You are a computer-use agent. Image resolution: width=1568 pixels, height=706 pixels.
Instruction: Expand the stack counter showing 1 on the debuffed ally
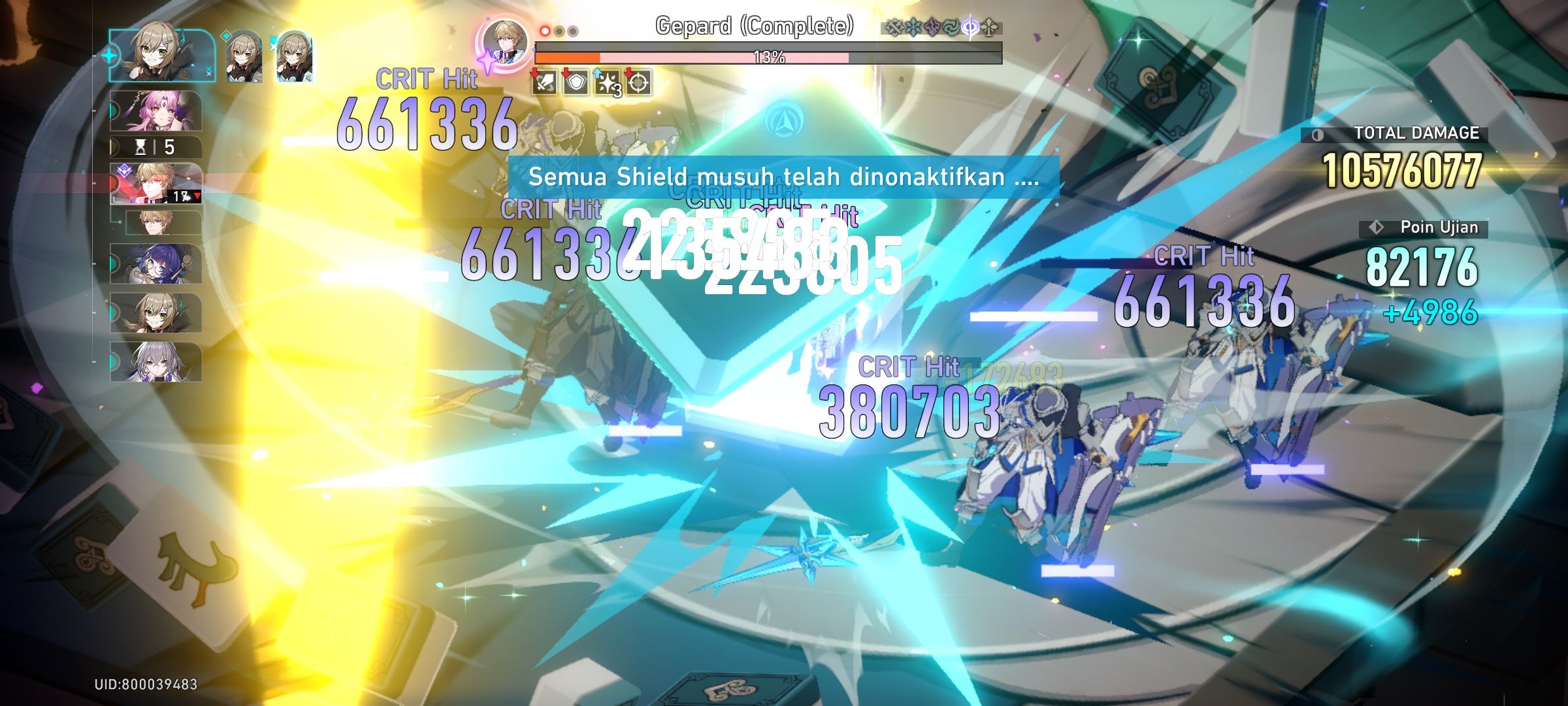[178, 196]
